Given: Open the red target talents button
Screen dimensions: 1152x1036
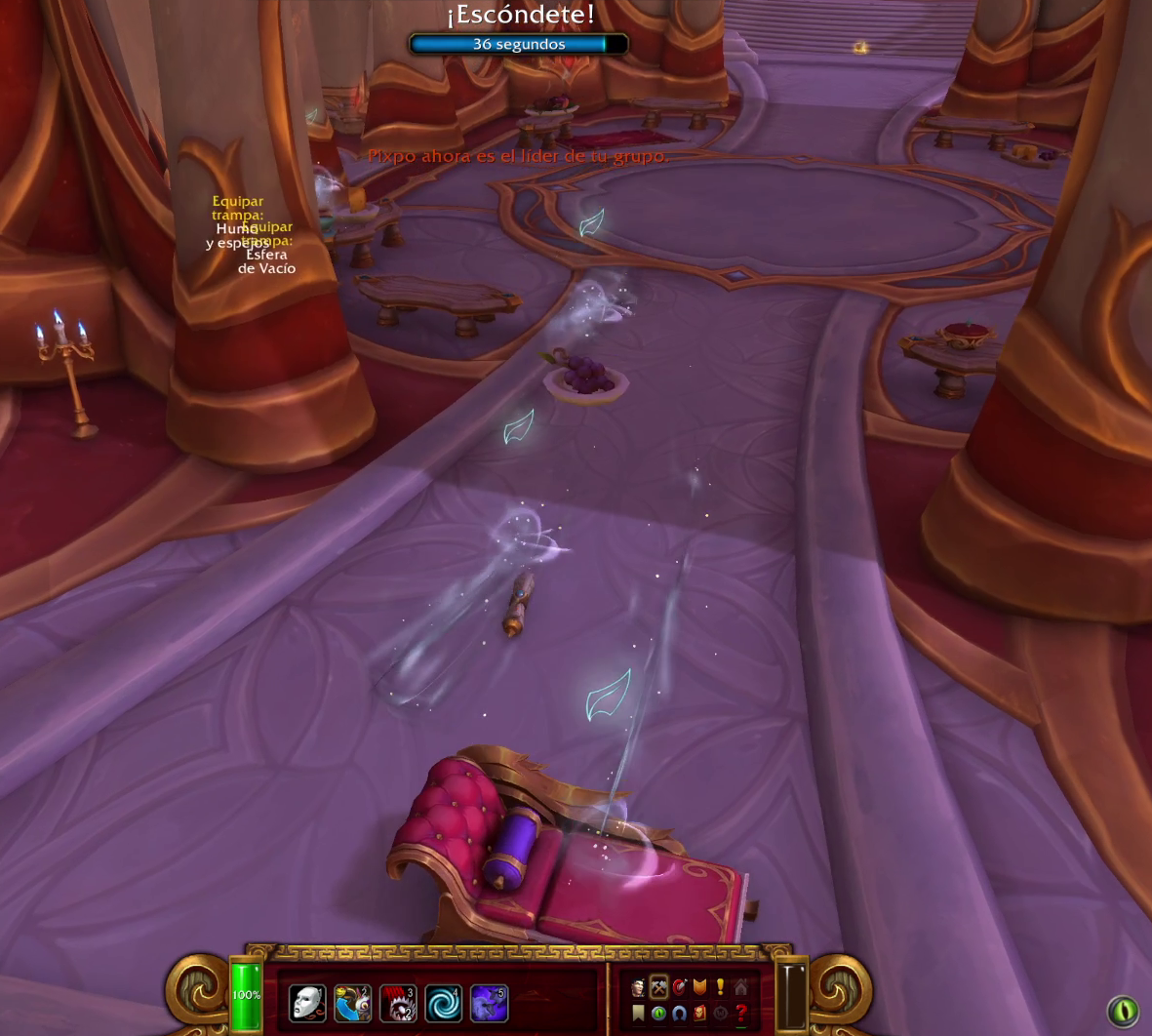Looking at the screenshot, I should [679, 988].
